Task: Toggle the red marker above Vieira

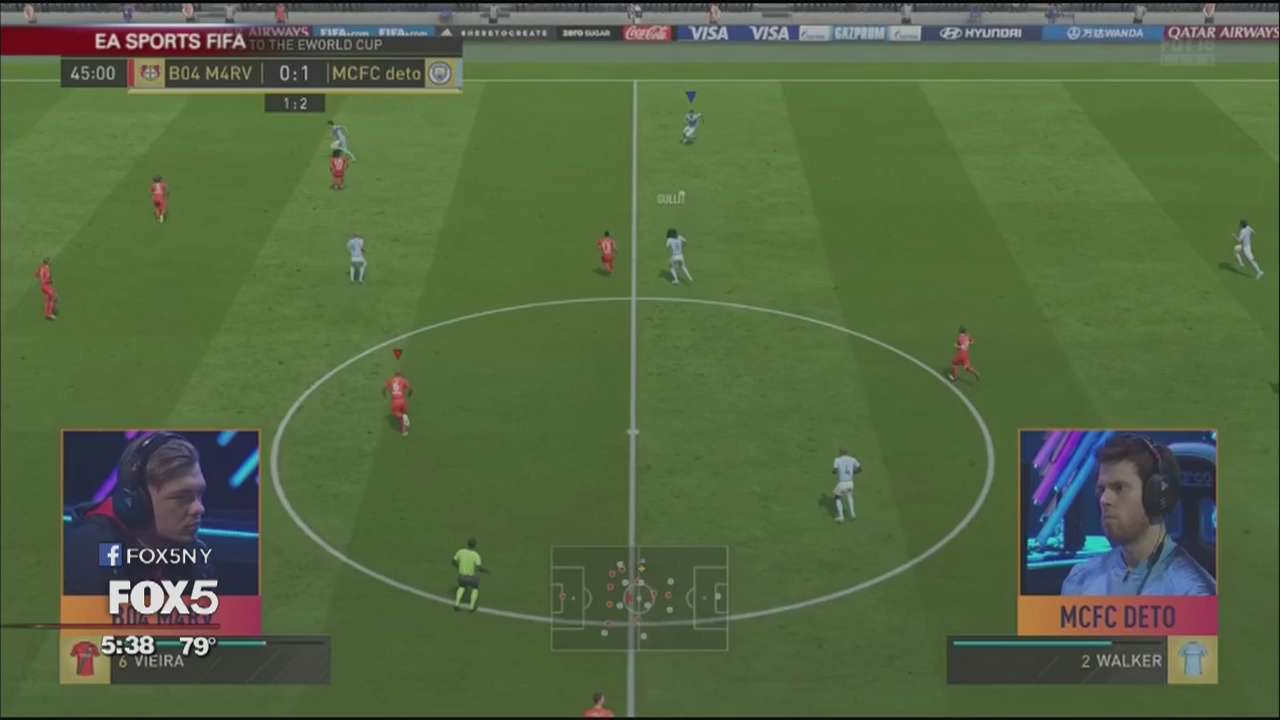Action: pos(397,354)
